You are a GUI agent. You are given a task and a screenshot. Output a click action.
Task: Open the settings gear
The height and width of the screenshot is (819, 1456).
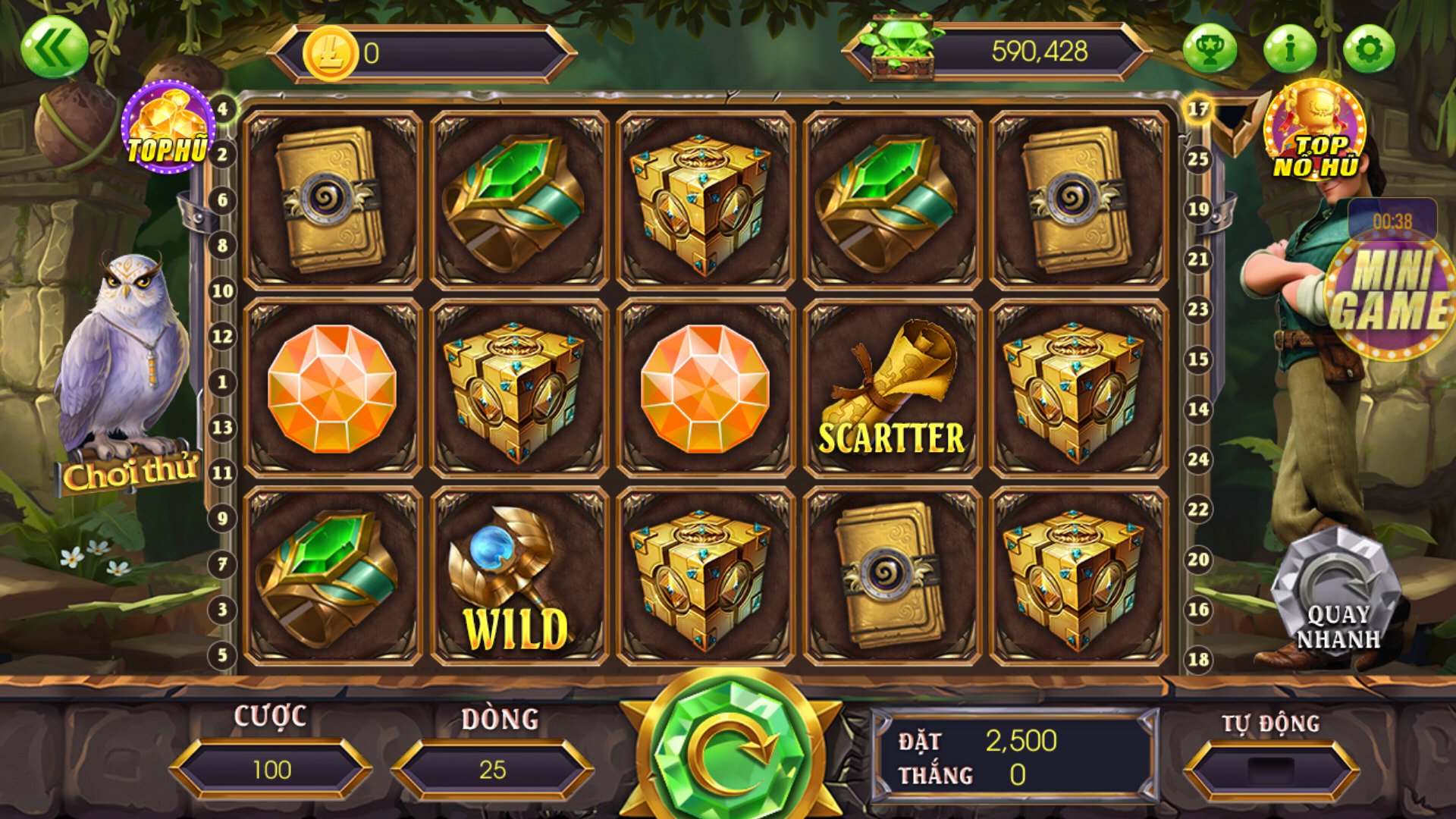click(x=1368, y=49)
